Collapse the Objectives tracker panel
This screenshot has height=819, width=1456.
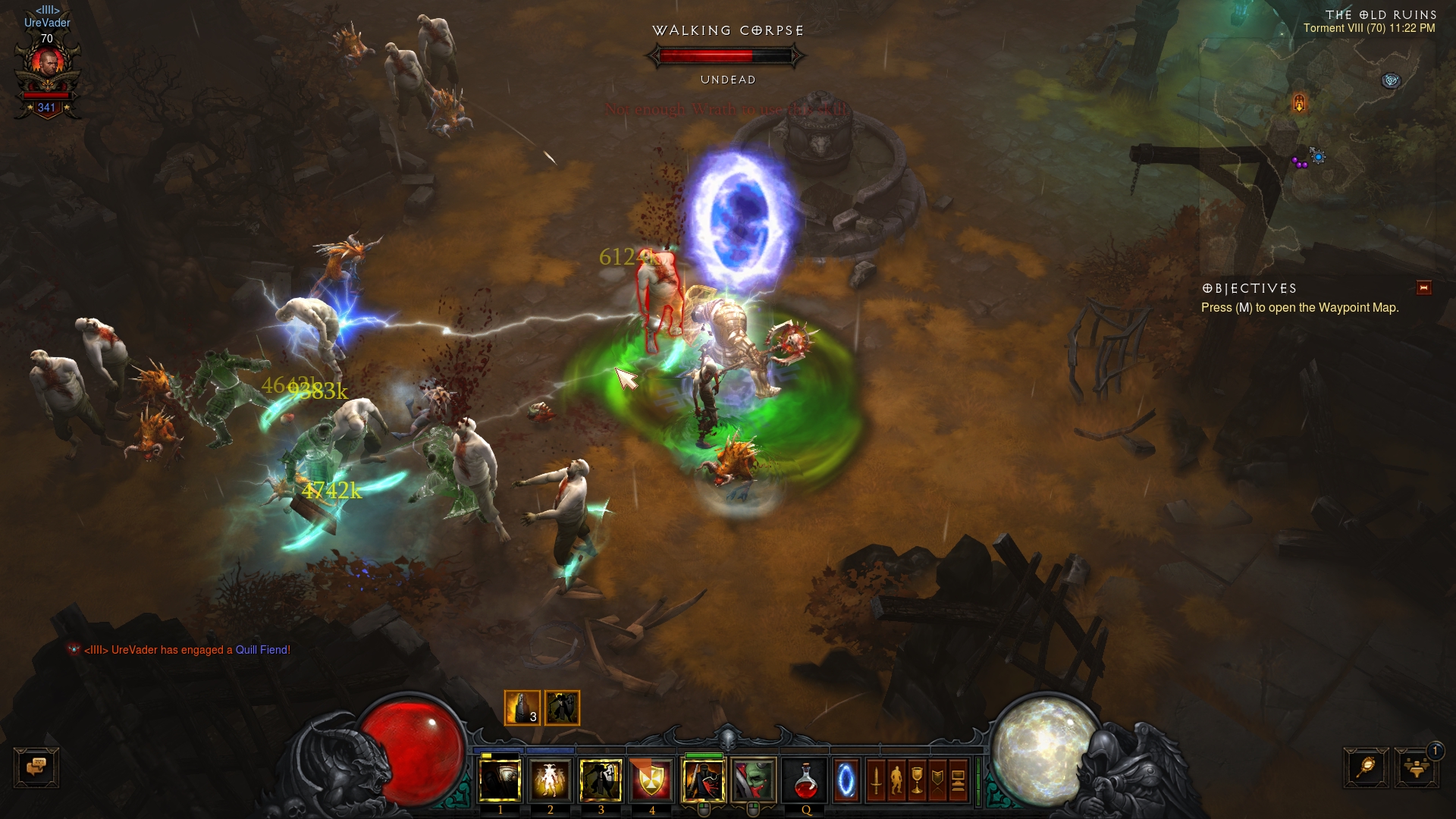(1423, 287)
